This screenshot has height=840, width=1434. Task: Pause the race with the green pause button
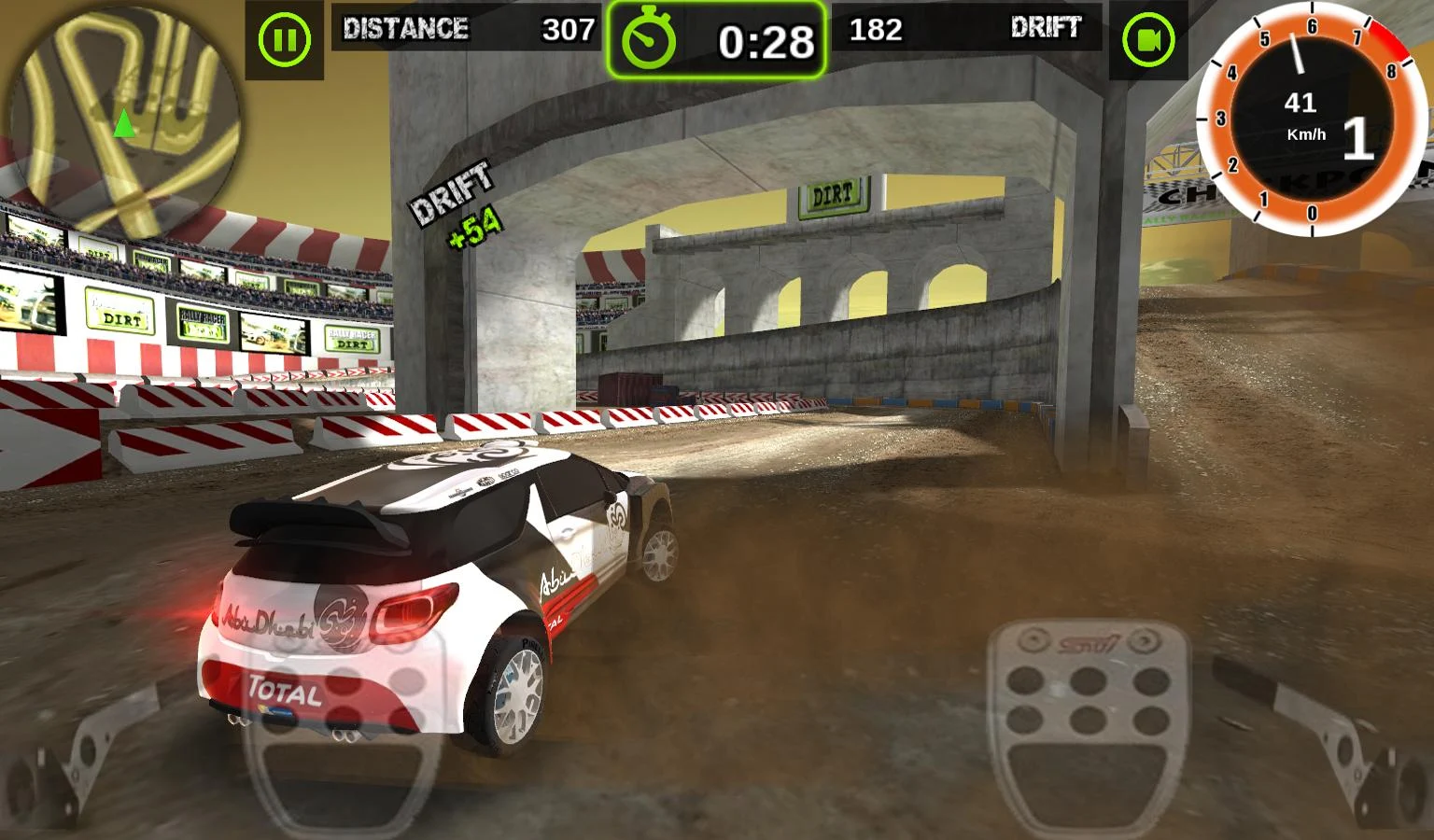(x=284, y=40)
